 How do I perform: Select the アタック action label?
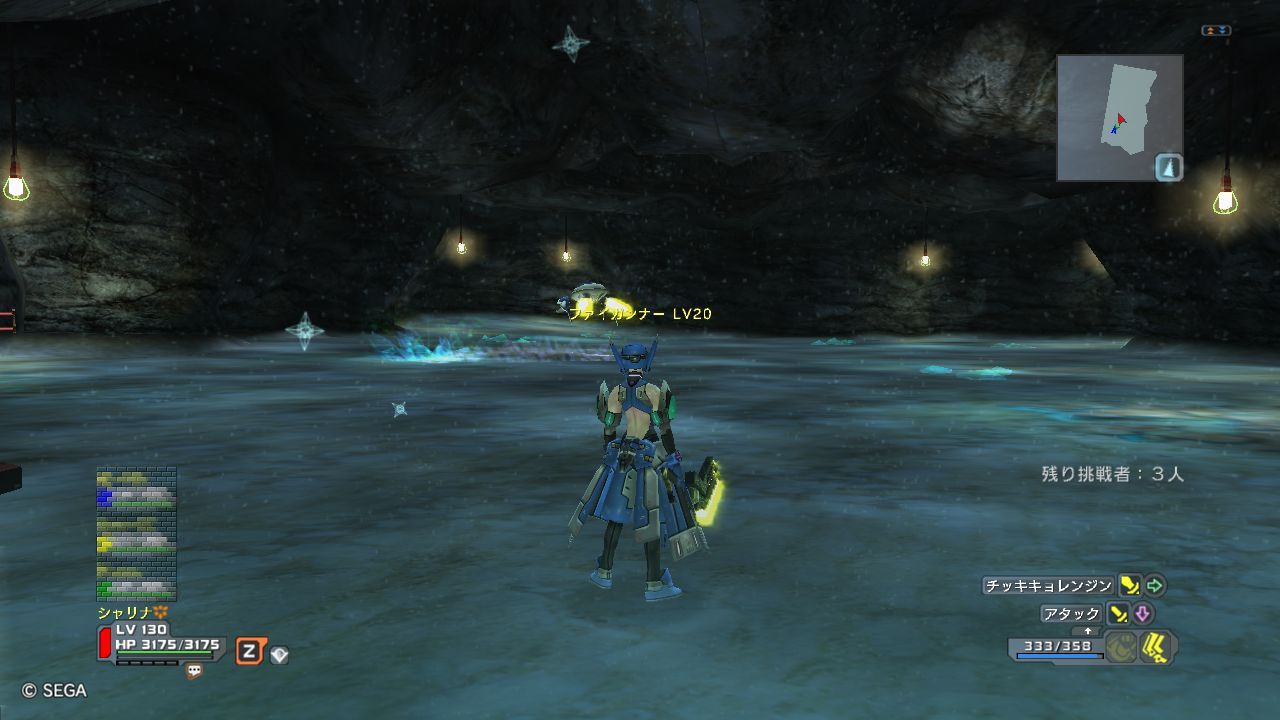coord(1071,614)
